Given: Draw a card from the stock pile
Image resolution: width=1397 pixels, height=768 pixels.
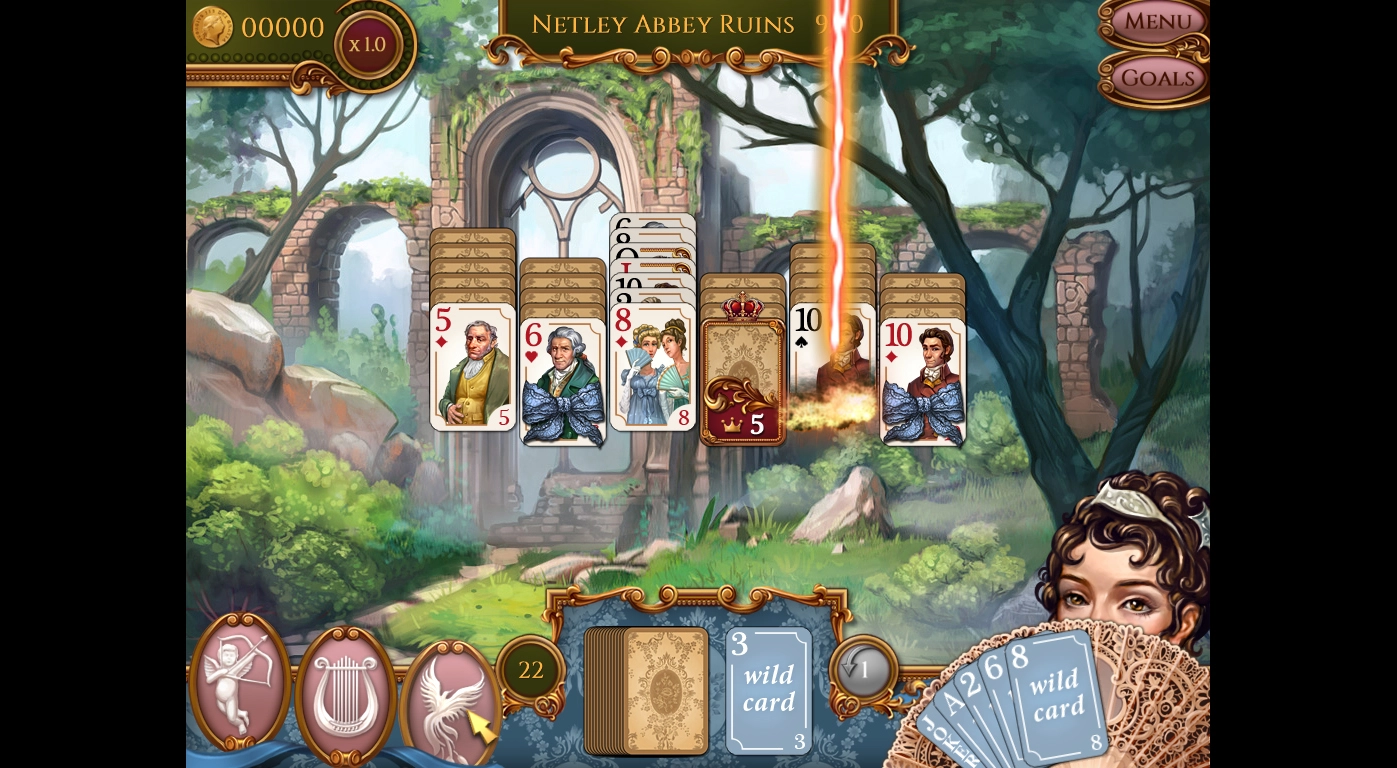Looking at the screenshot, I should (648, 691).
